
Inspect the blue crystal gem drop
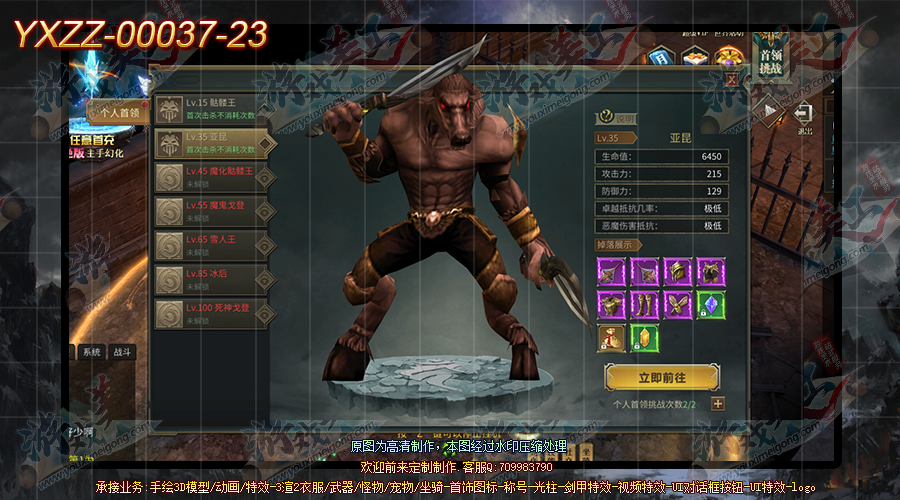(711, 304)
